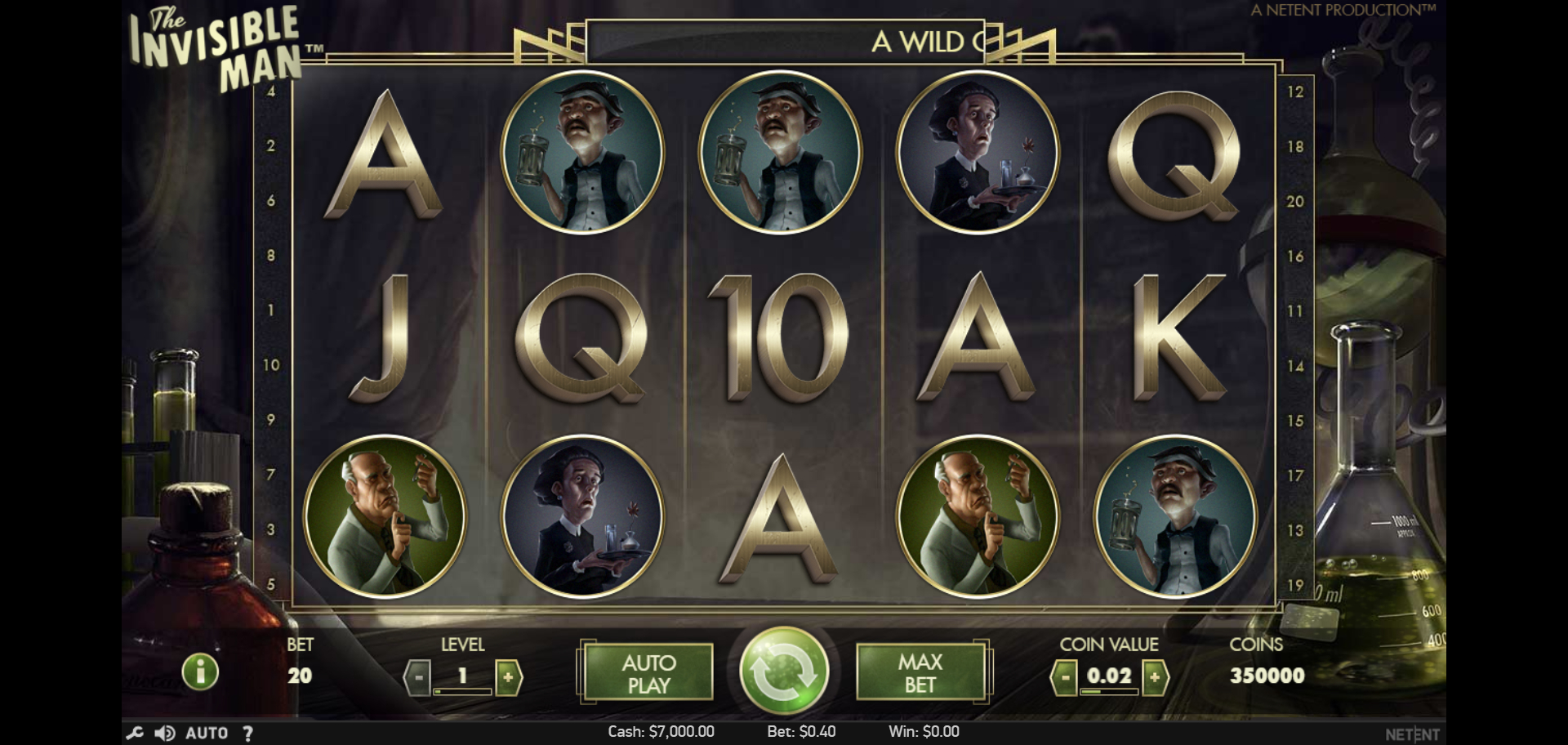Toggle sound with the speaker icon
The image size is (1568, 745).
tap(164, 733)
